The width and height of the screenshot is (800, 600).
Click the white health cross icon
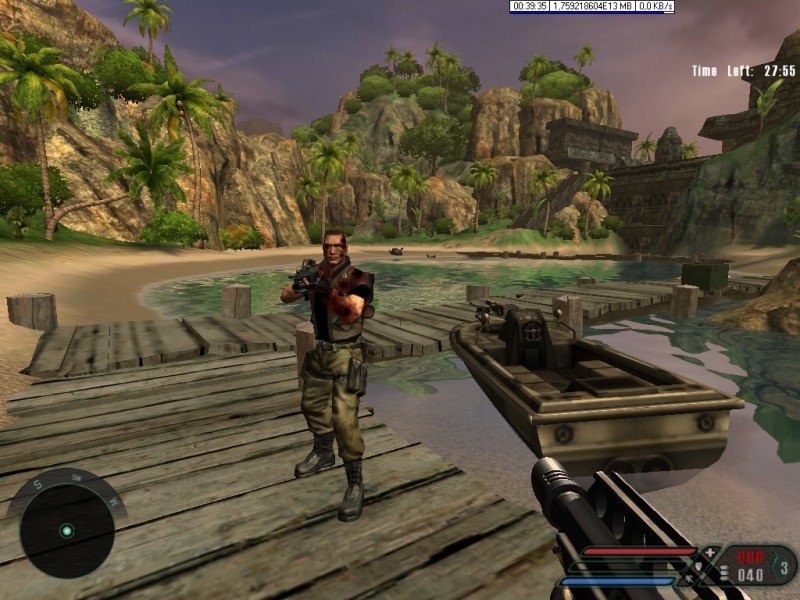pyautogui.click(x=710, y=552)
